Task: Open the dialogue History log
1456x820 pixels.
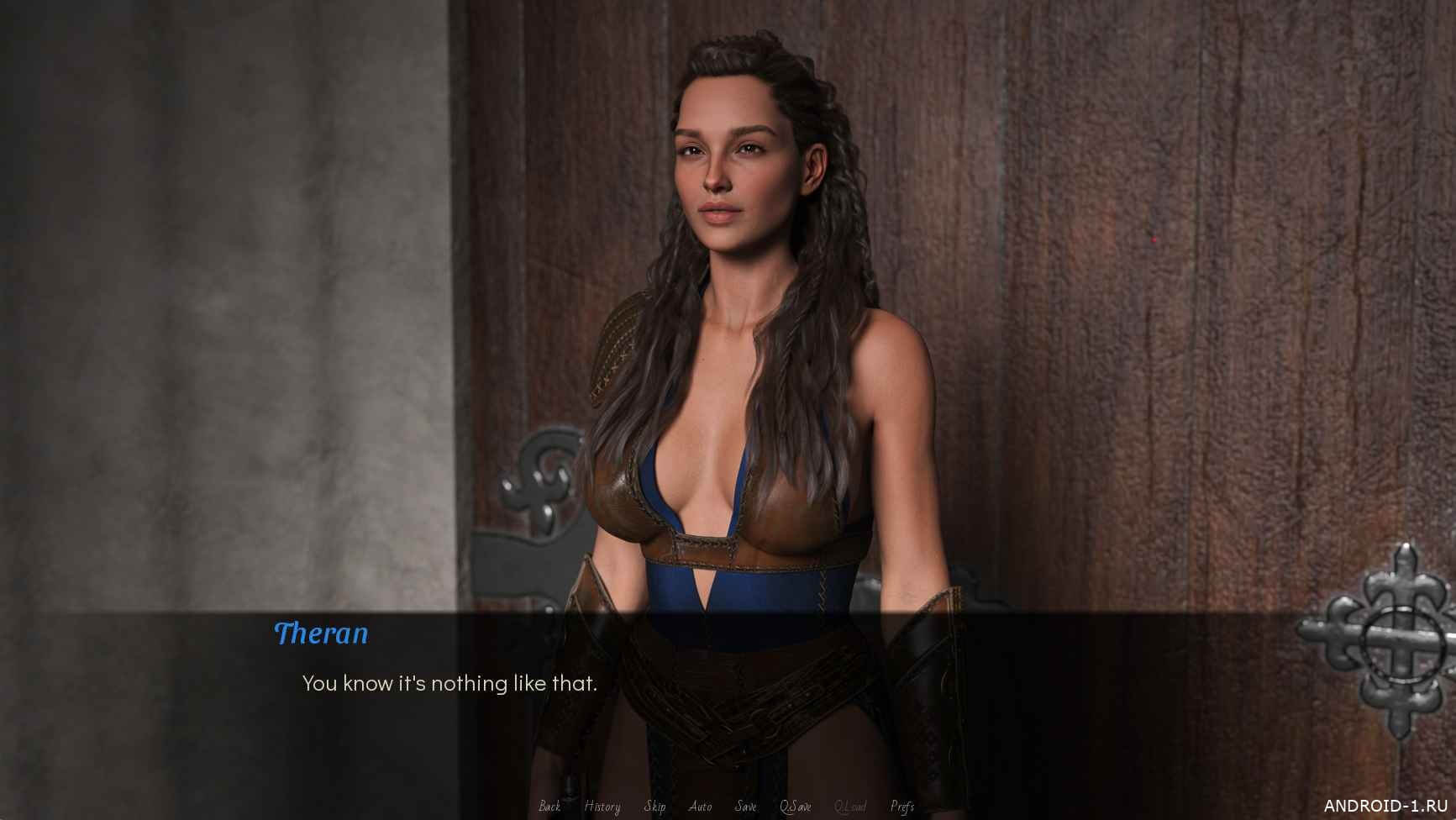Action: point(602,807)
